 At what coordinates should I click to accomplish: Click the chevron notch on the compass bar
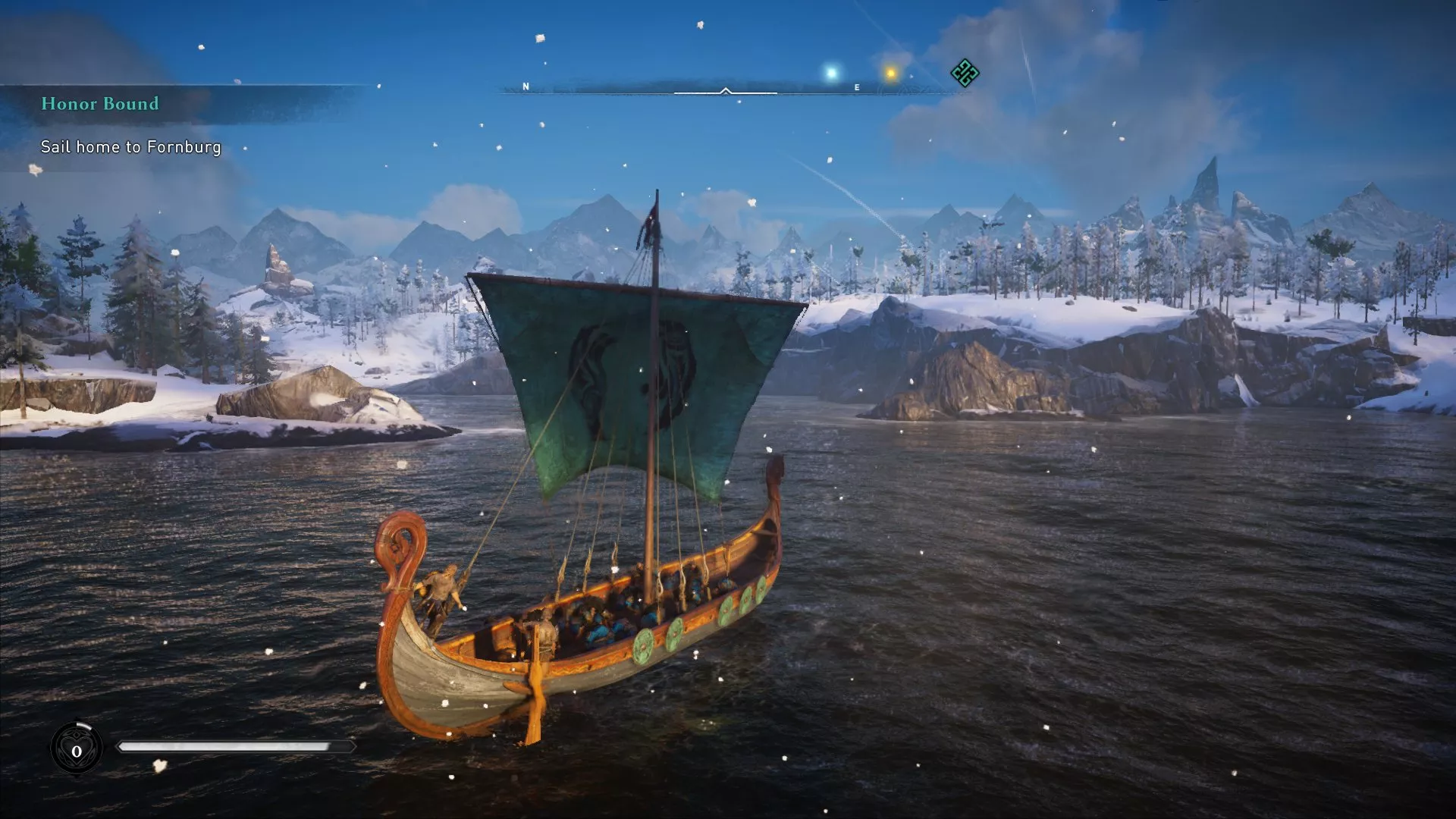[x=726, y=91]
